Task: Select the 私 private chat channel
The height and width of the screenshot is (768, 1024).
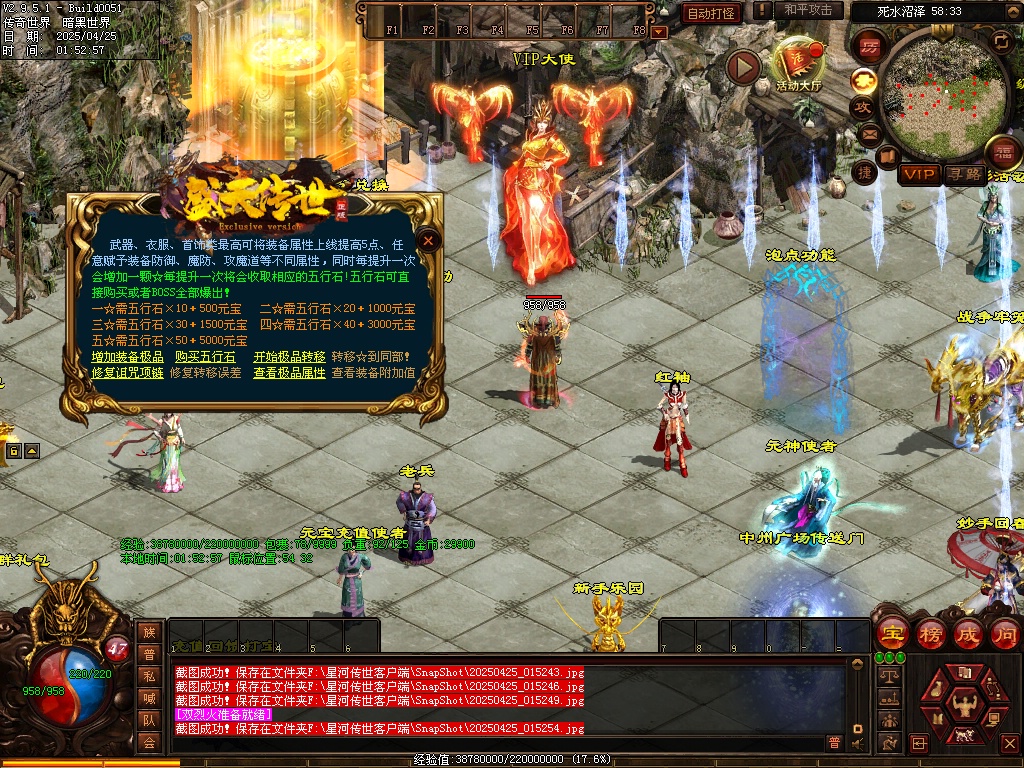Action: [x=149, y=675]
